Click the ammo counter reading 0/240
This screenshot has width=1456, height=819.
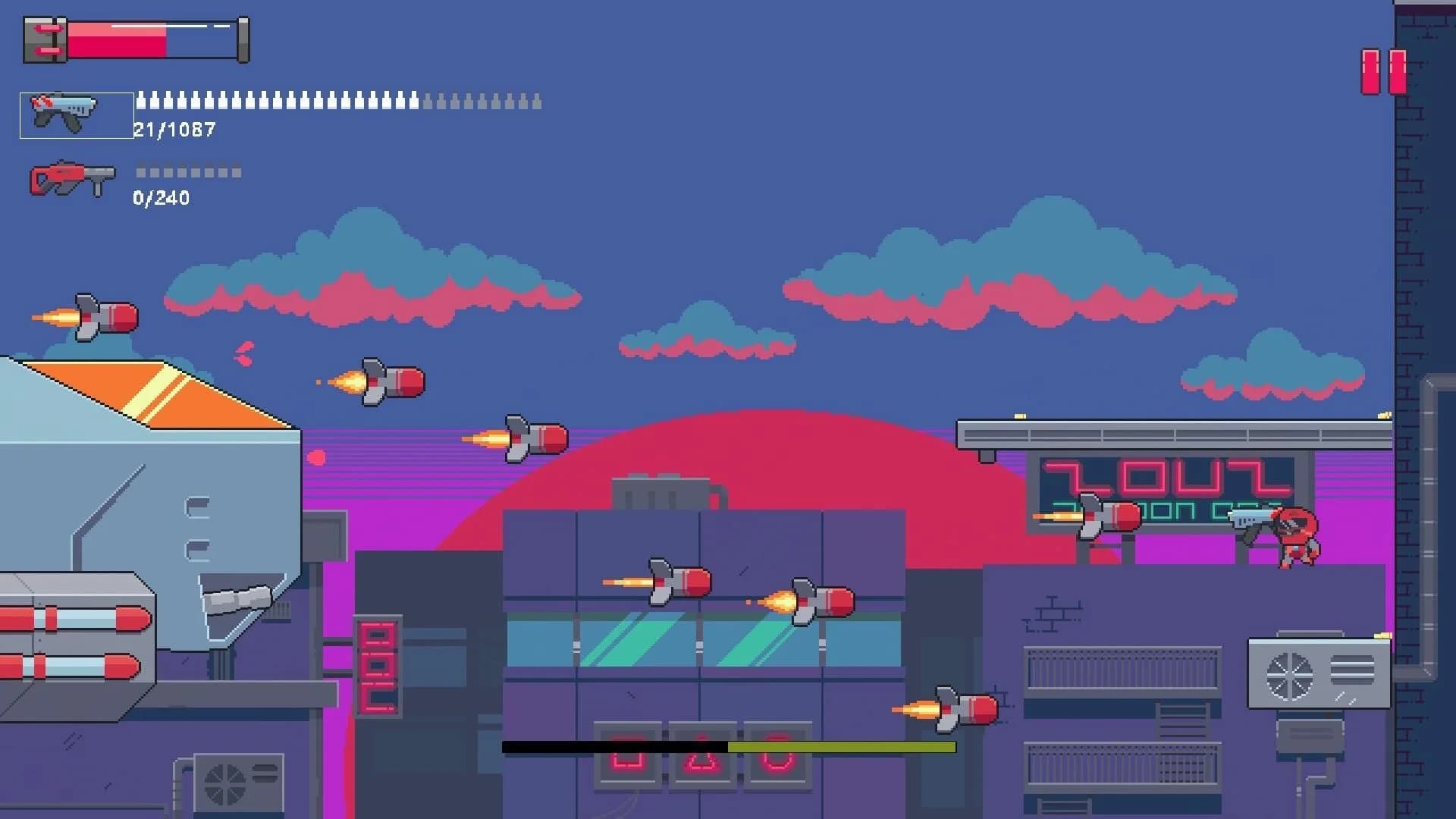pos(161,199)
